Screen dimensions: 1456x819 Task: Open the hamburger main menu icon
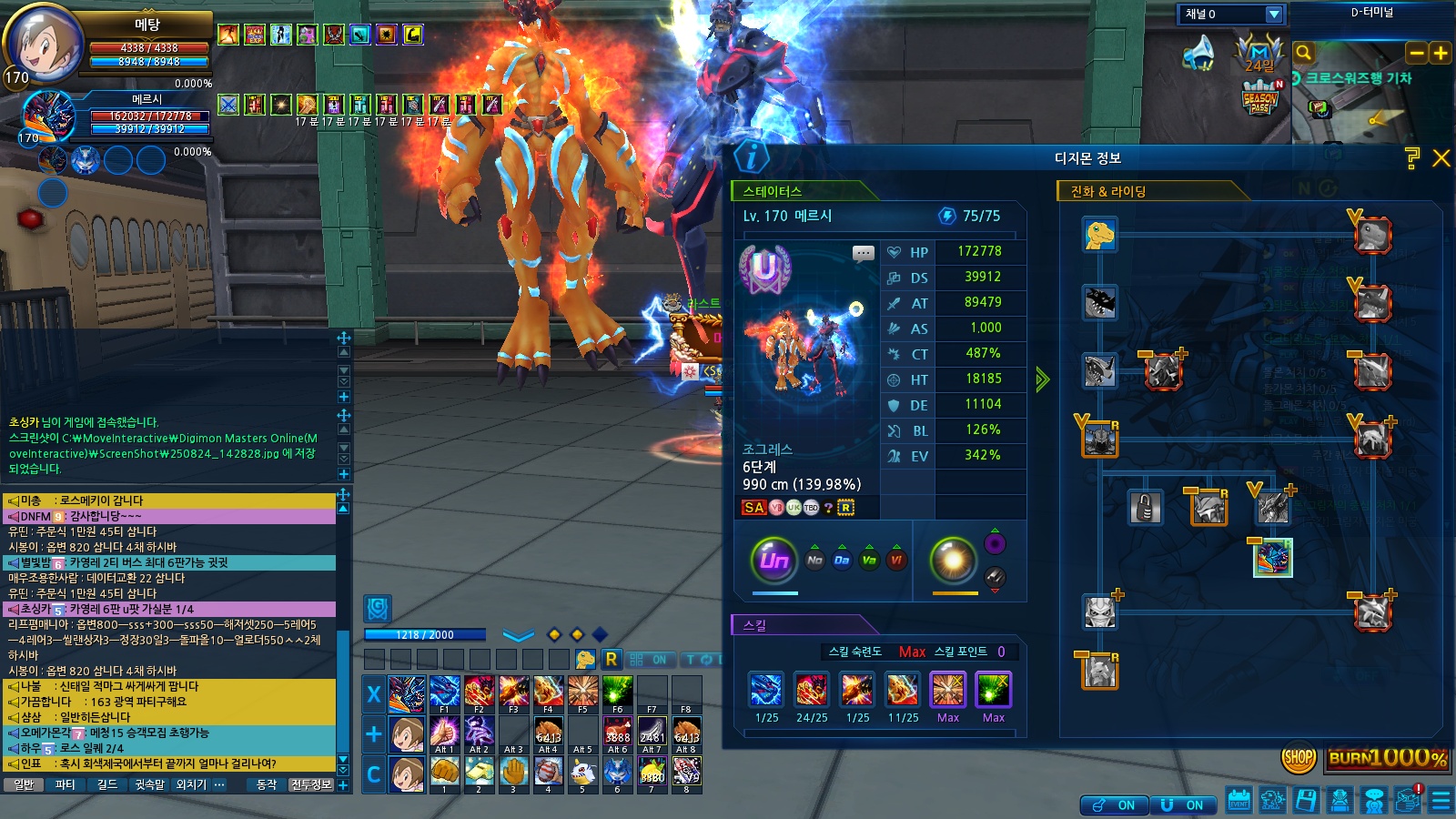1441,801
